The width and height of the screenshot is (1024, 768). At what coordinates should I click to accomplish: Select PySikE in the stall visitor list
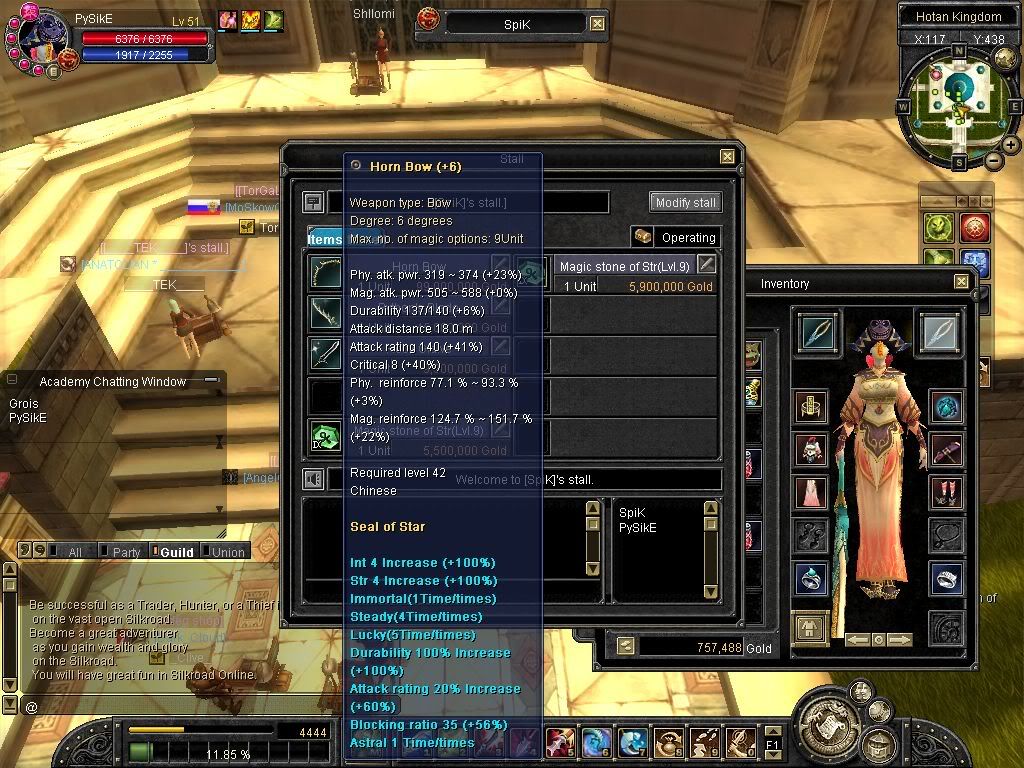(638, 528)
